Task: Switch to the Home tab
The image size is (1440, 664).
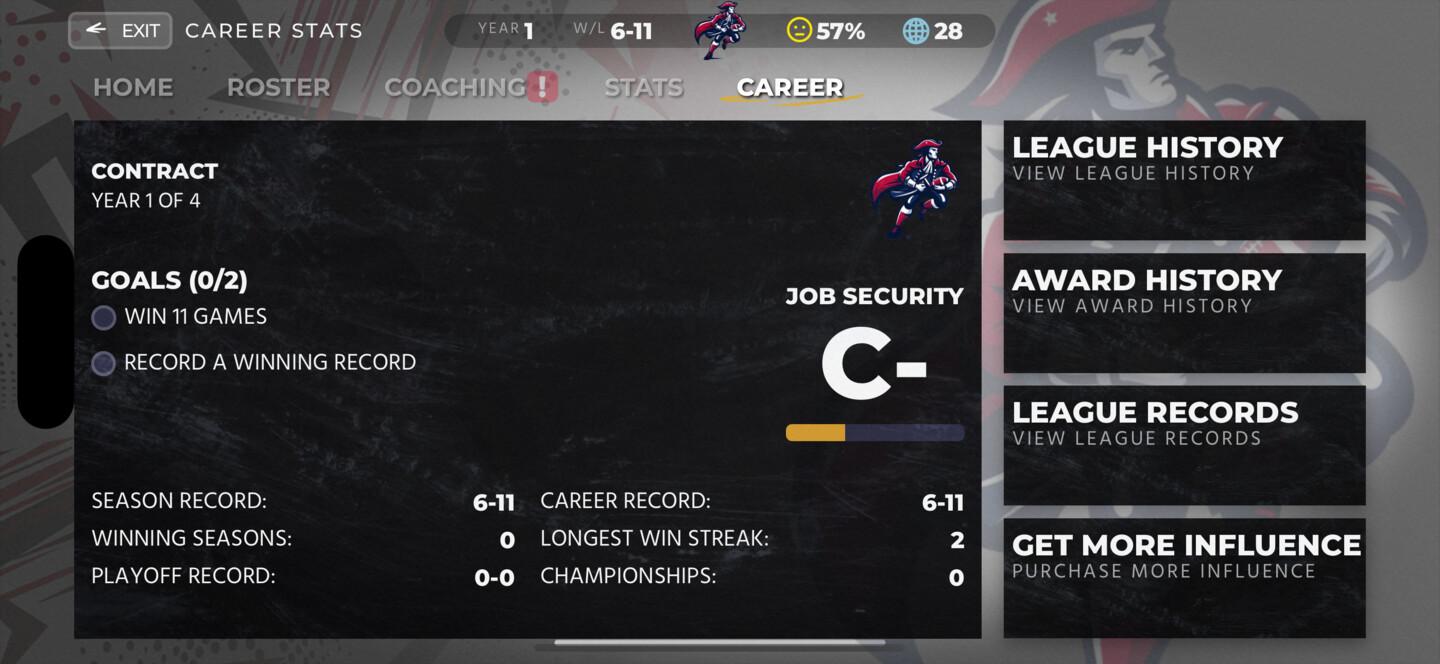Action: point(133,88)
